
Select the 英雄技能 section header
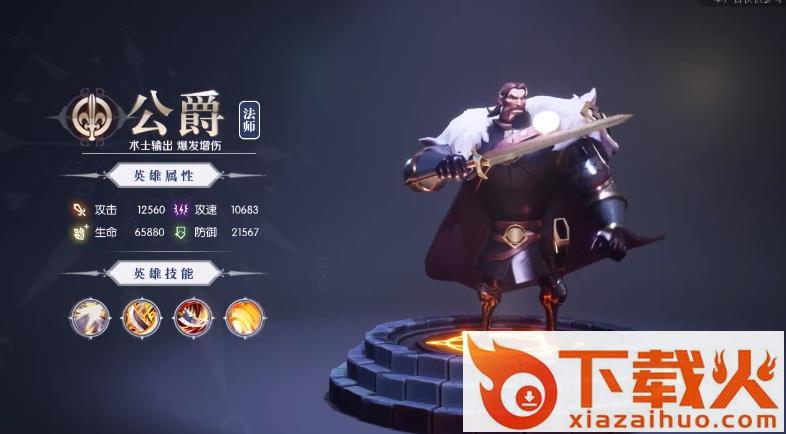coord(163,273)
